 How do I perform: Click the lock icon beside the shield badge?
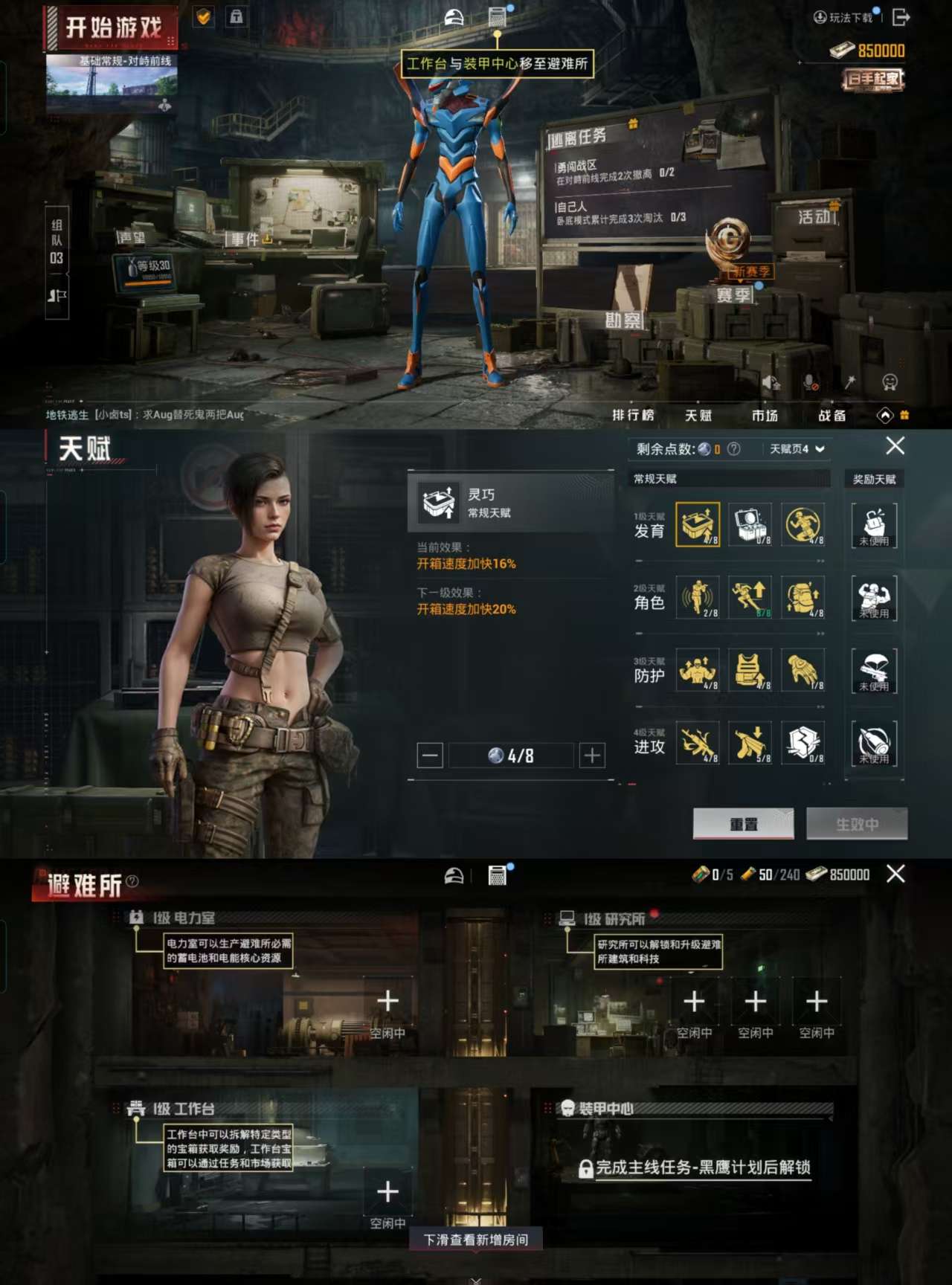235,18
